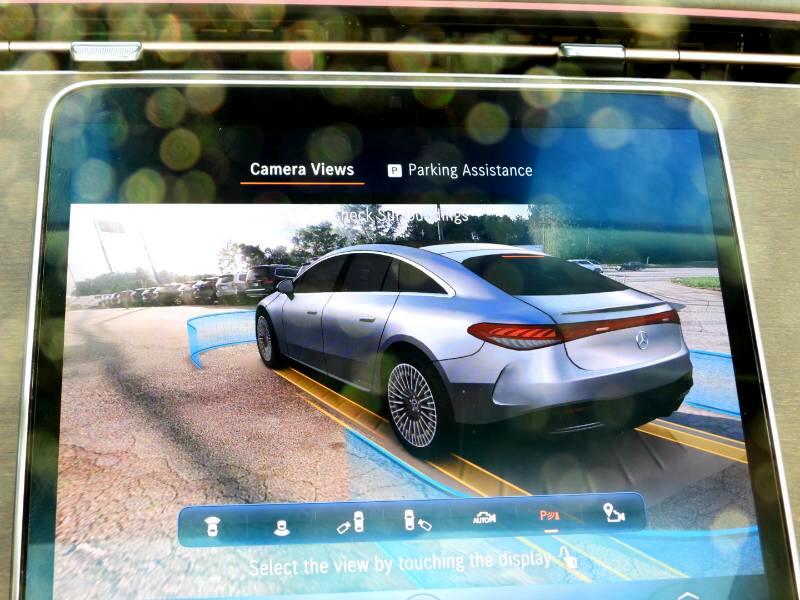
Task: Activate the front-side trailer camera view icon
Action: [x=350, y=521]
